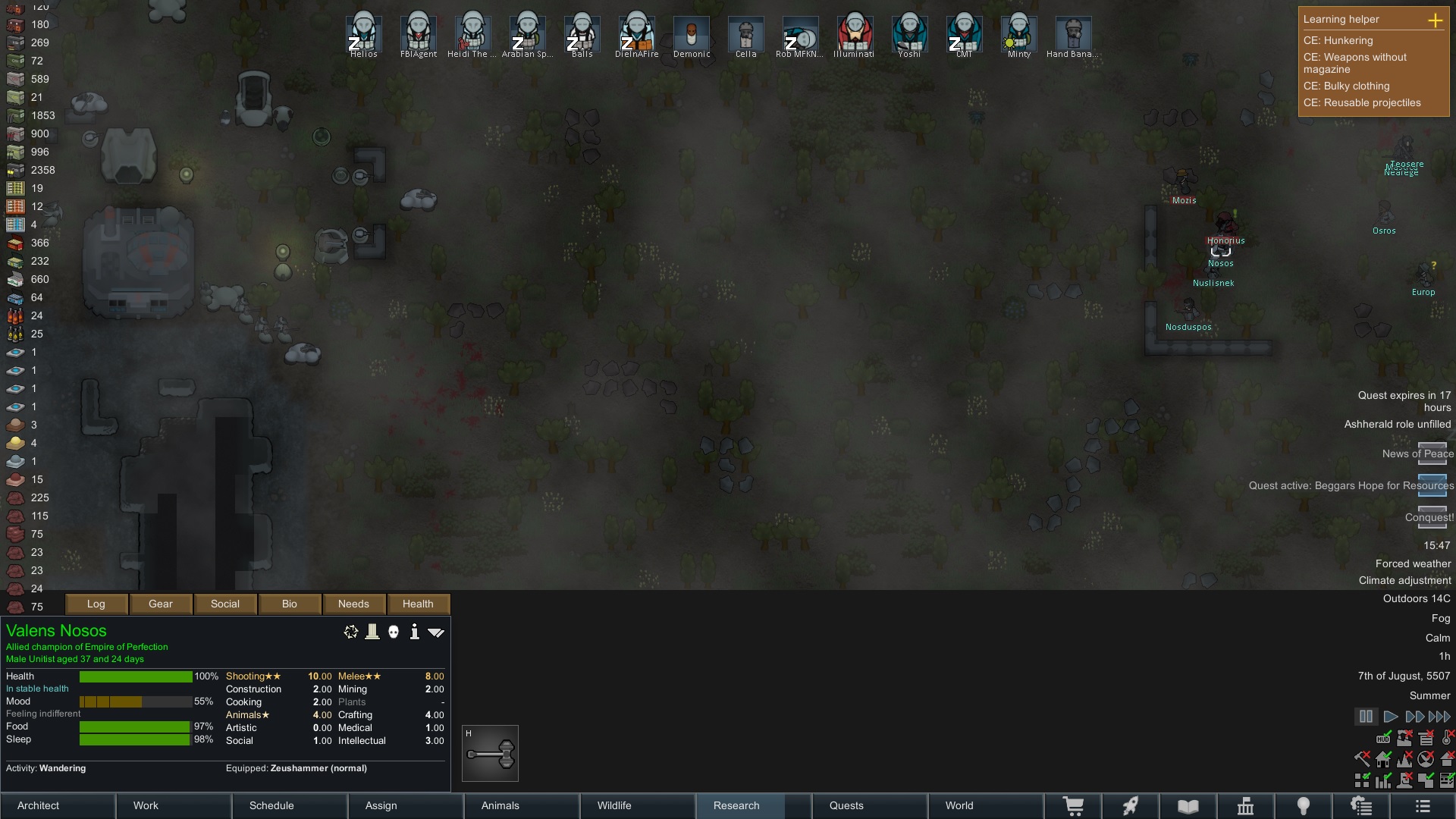
Task: Open the Research menu
Action: pos(753,805)
